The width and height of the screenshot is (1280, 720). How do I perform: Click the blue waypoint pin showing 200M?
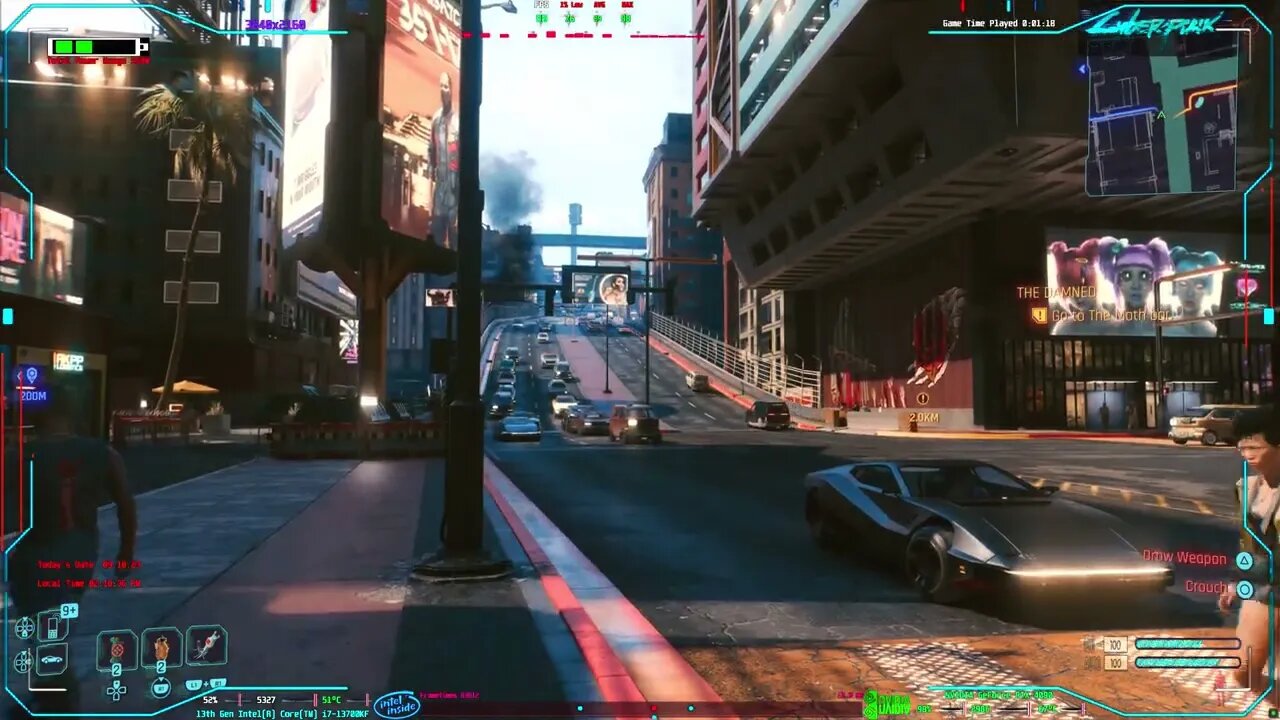[x=33, y=378]
